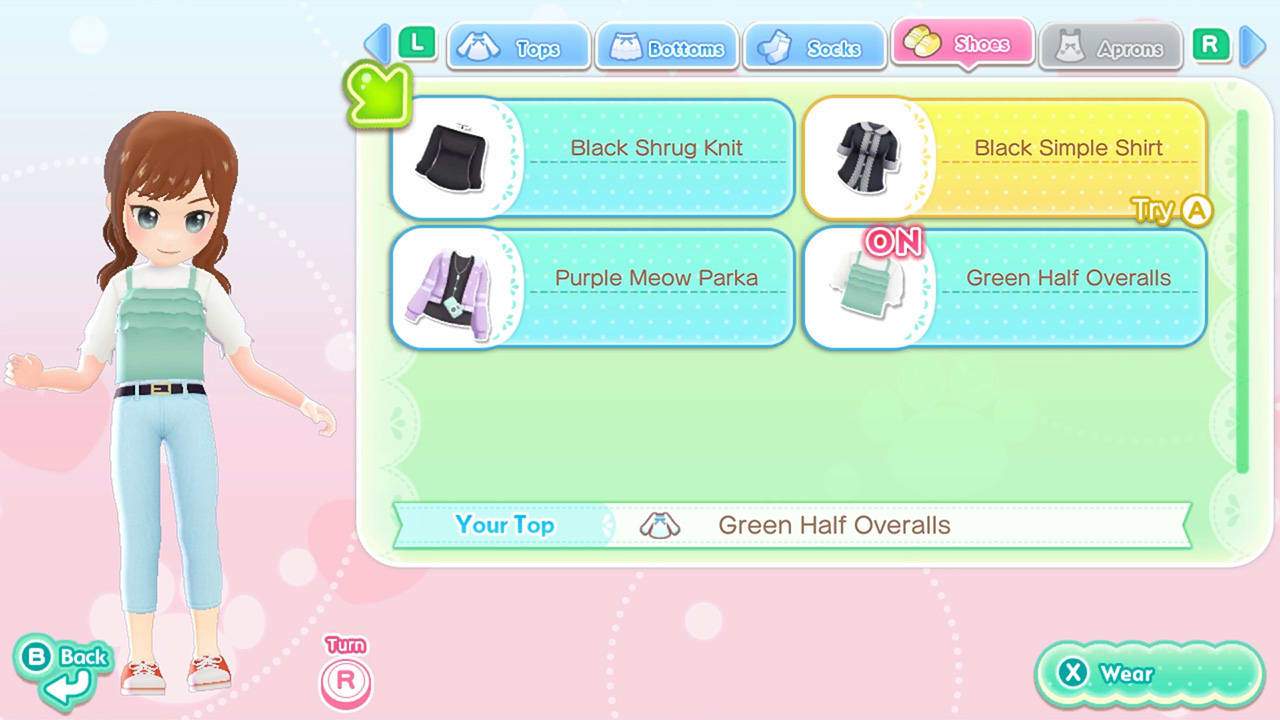Viewport: 1280px width, 720px height.
Task: Click the right blue navigation arrow
Action: 1254,44
